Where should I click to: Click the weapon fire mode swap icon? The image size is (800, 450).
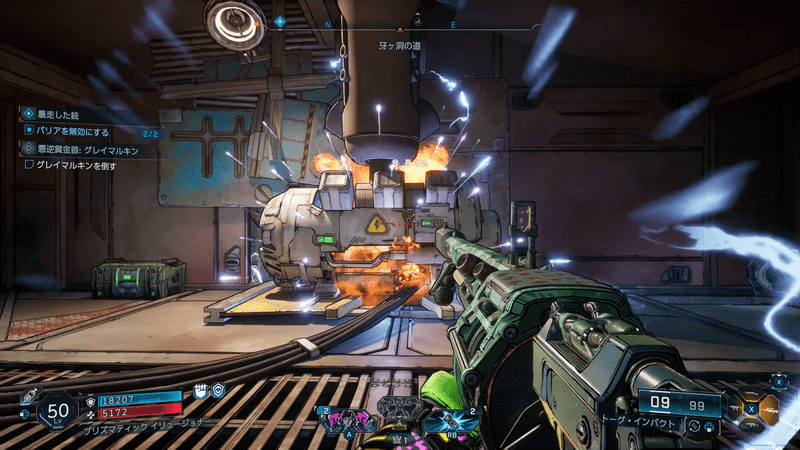point(692,425)
